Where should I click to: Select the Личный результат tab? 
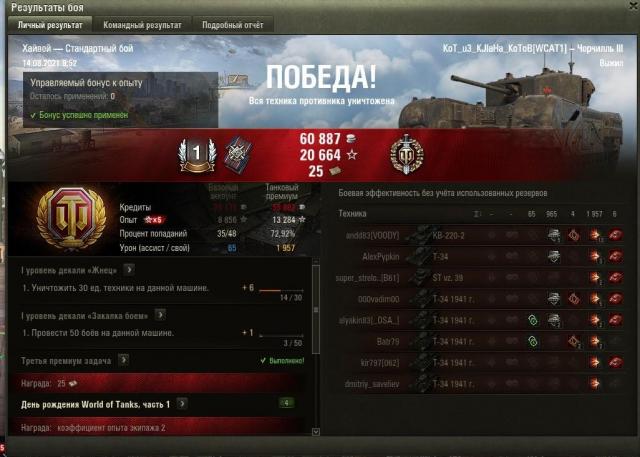46,23
